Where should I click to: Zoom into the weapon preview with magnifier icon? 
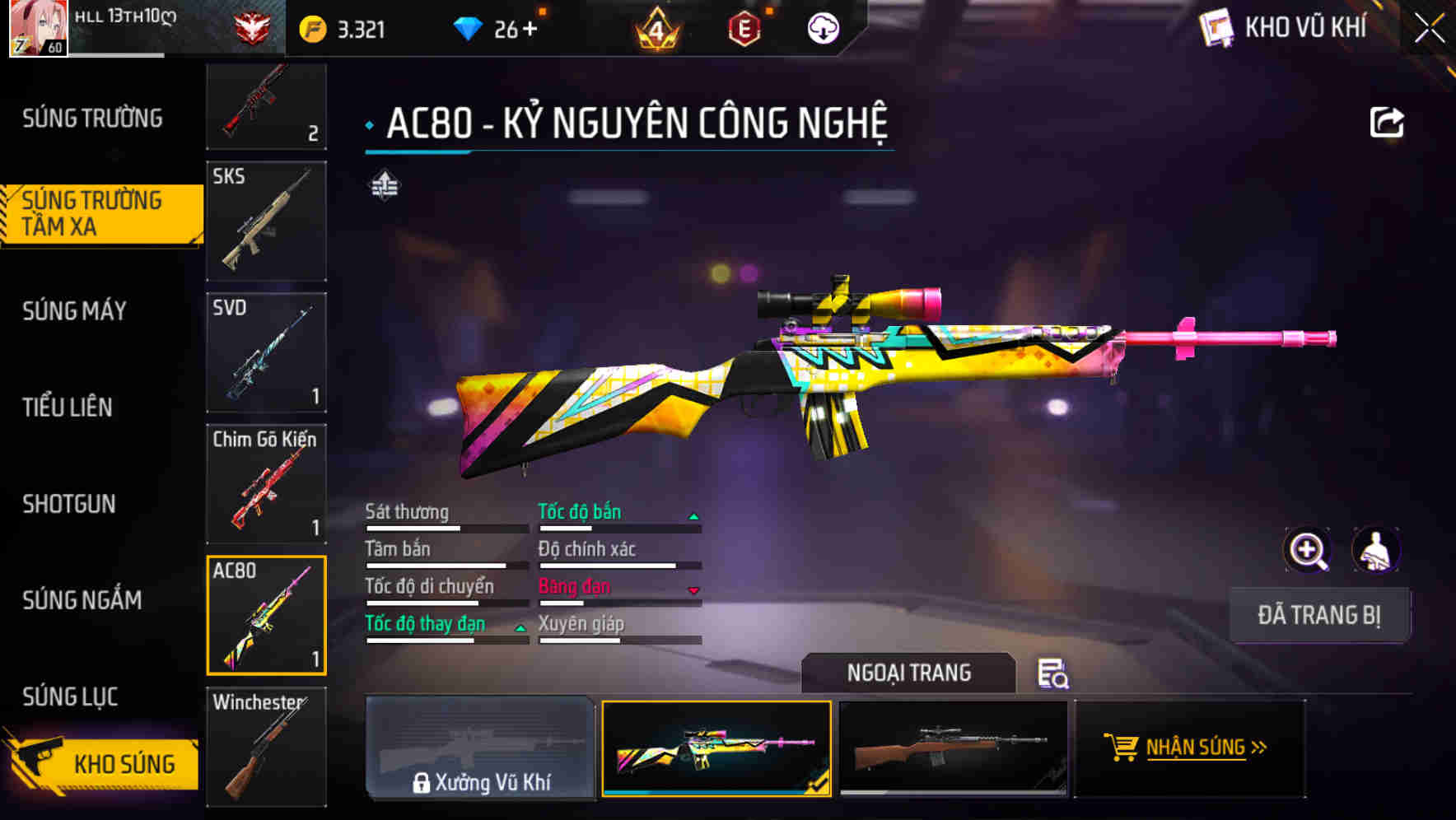point(1308,550)
